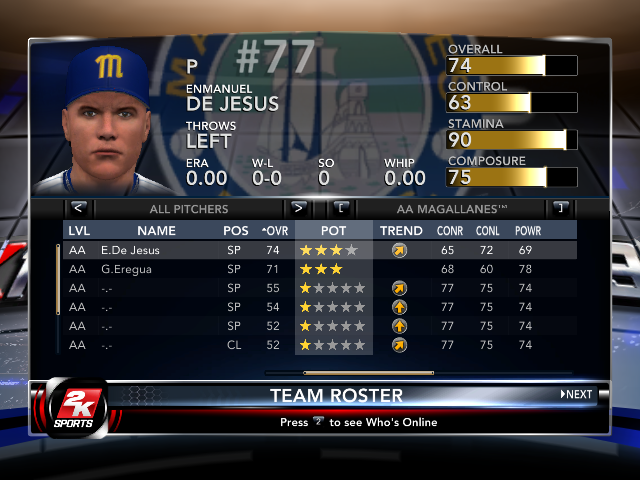Sort pitchers by POWR column
Image resolution: width=640 pixels, height=480 pixels.
click(528, 231)
